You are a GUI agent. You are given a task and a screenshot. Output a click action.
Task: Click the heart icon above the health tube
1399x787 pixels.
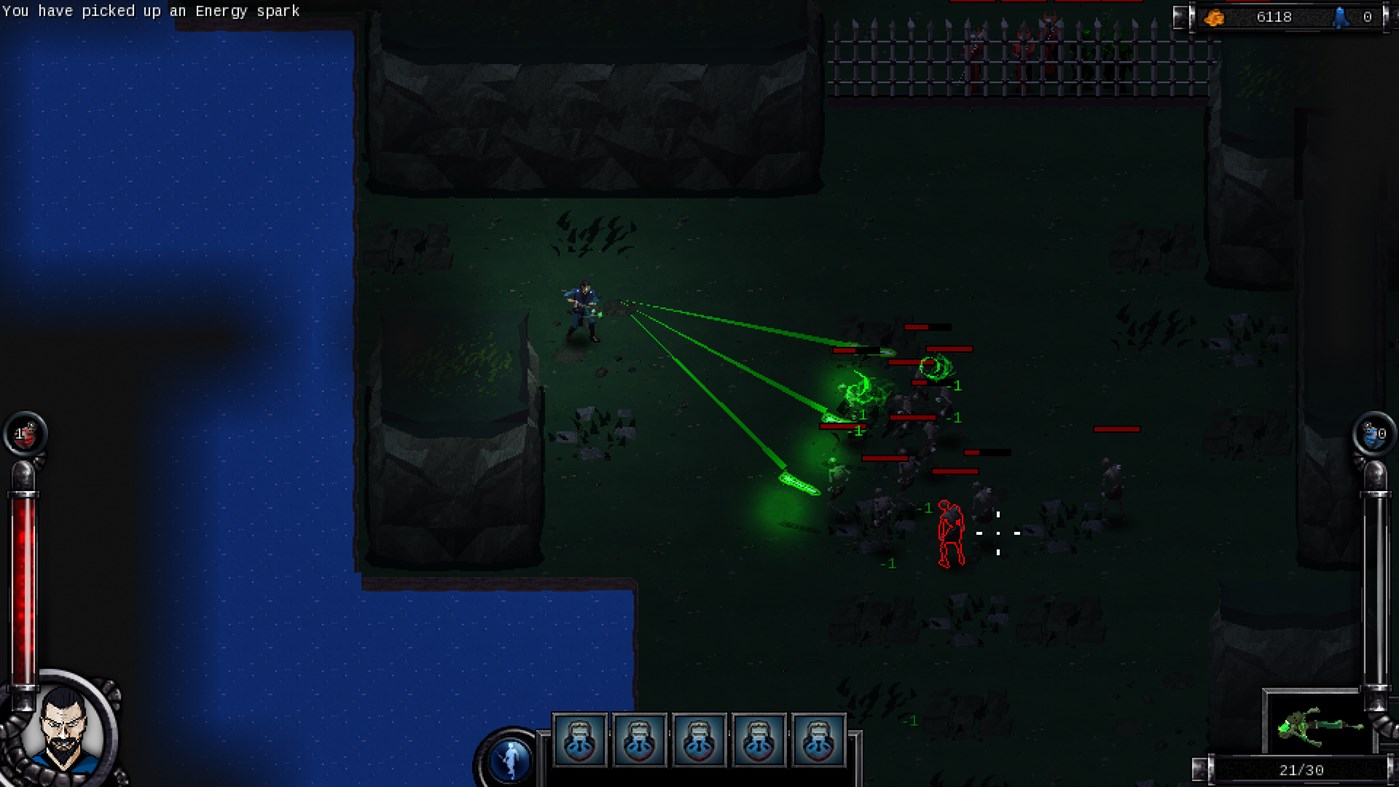(x=22, y=432)
